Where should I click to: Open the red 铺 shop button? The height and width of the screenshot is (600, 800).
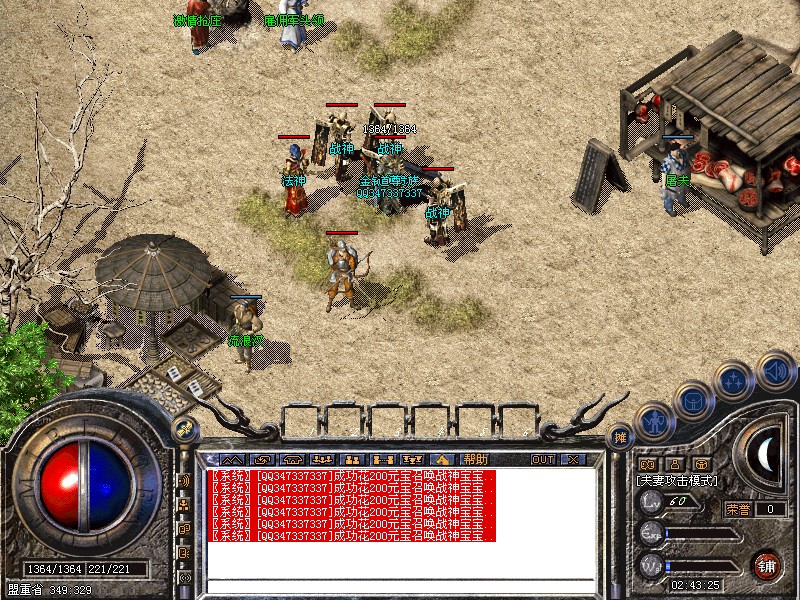(x=768, y=564)
